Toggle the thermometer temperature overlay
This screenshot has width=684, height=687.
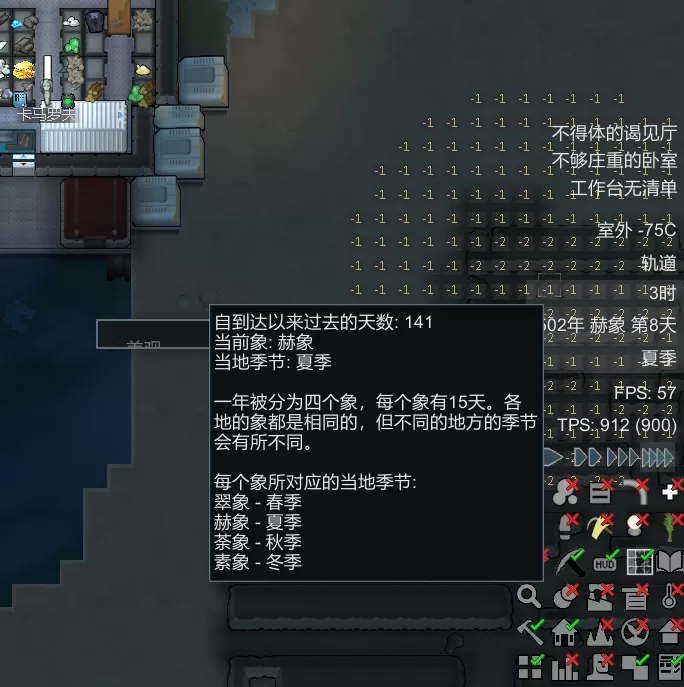coord(670,598)
